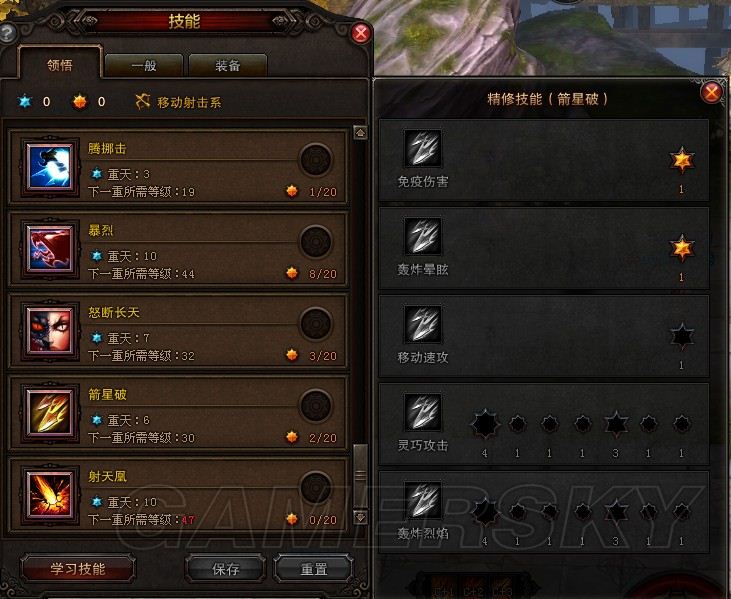
Task: Open the help question mark button
Action: [x=7, y=33]
